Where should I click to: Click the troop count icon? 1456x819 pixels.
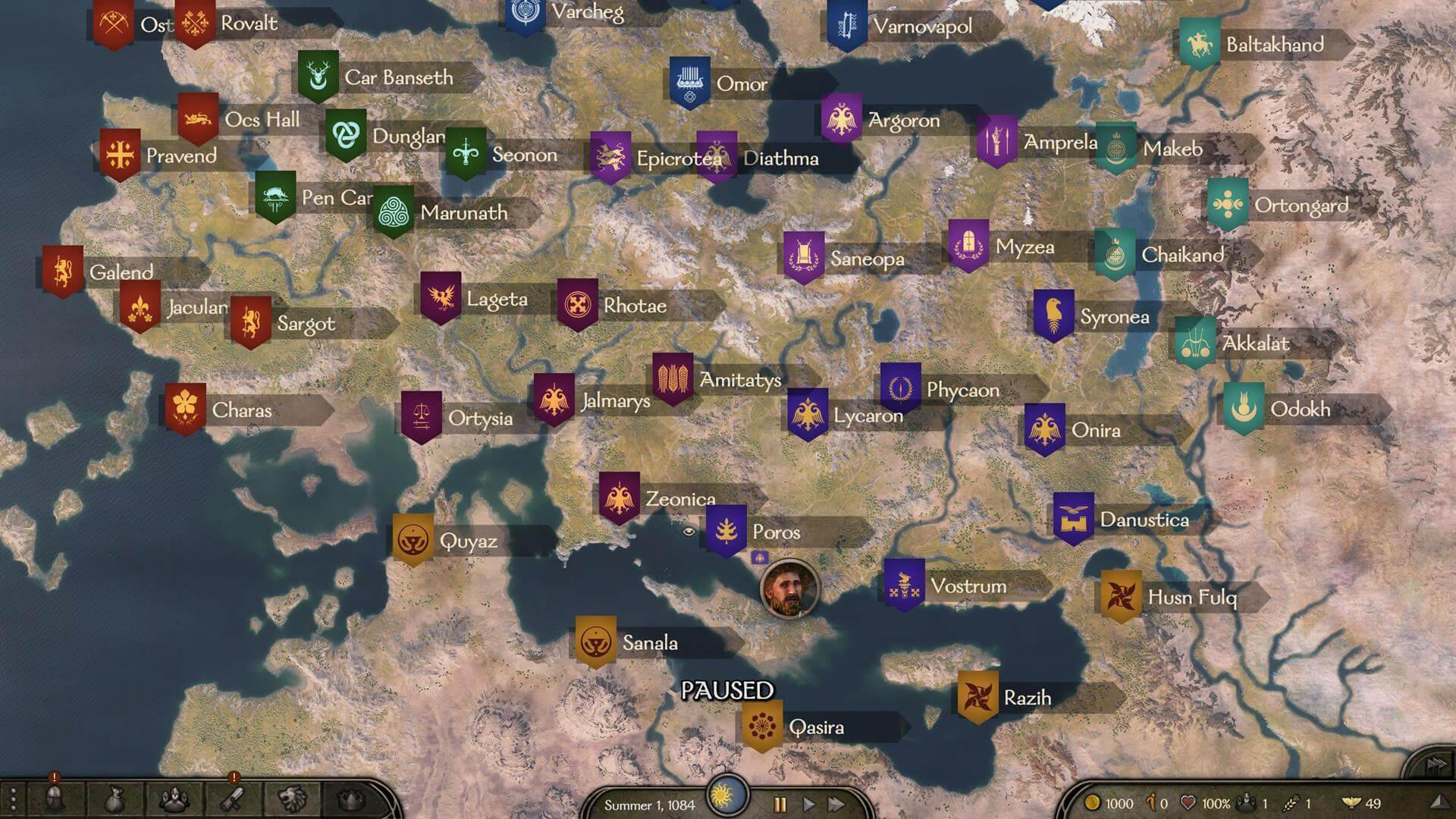[x=1246, y=802]
